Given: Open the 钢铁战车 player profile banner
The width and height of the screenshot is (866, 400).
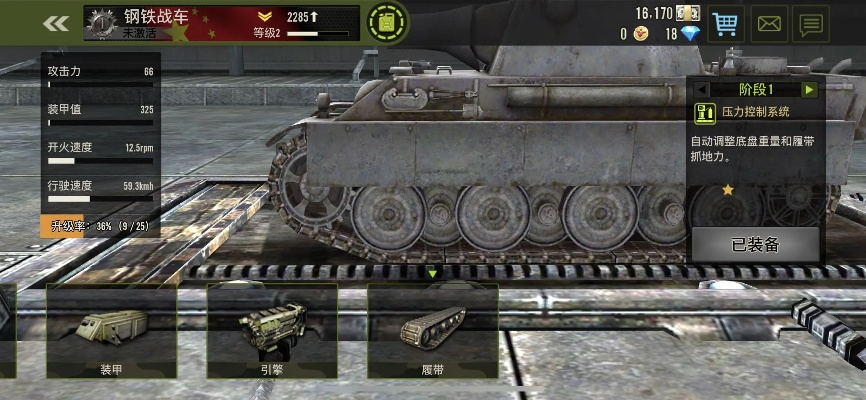Looking at the screenshot, I should (x=220, y=23).
